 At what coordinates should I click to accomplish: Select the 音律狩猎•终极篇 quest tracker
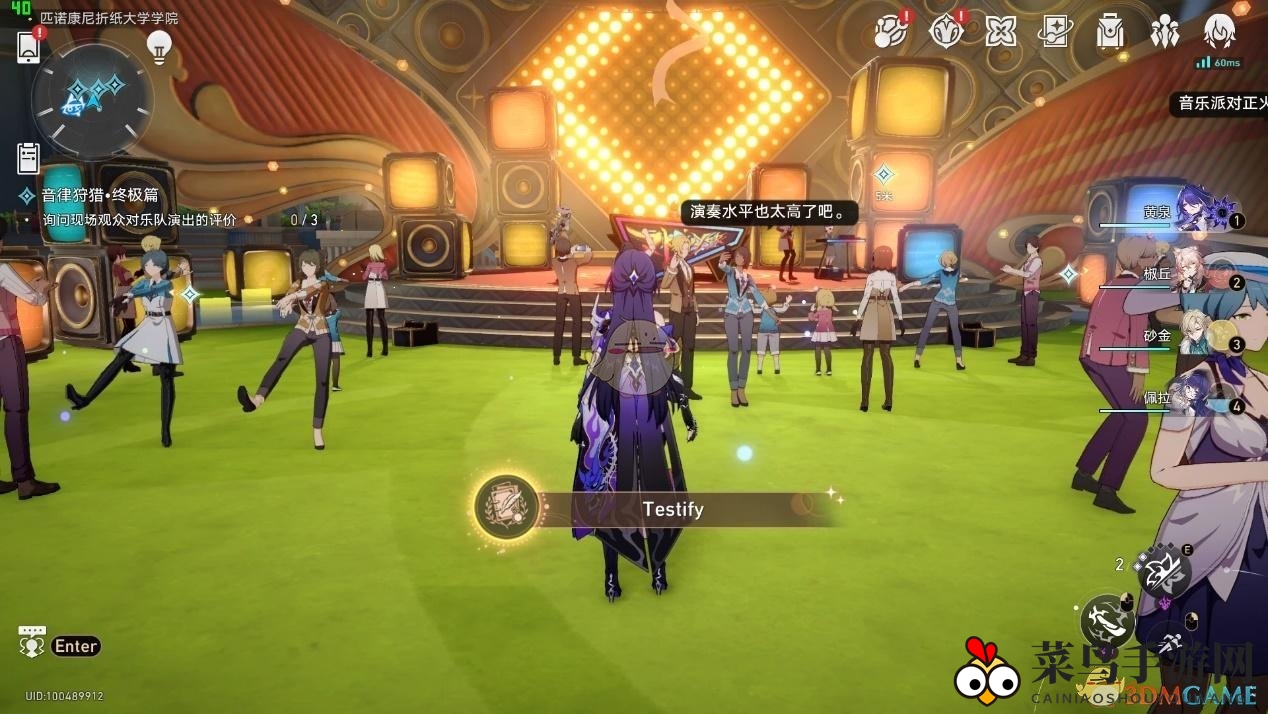pos(100,196)
